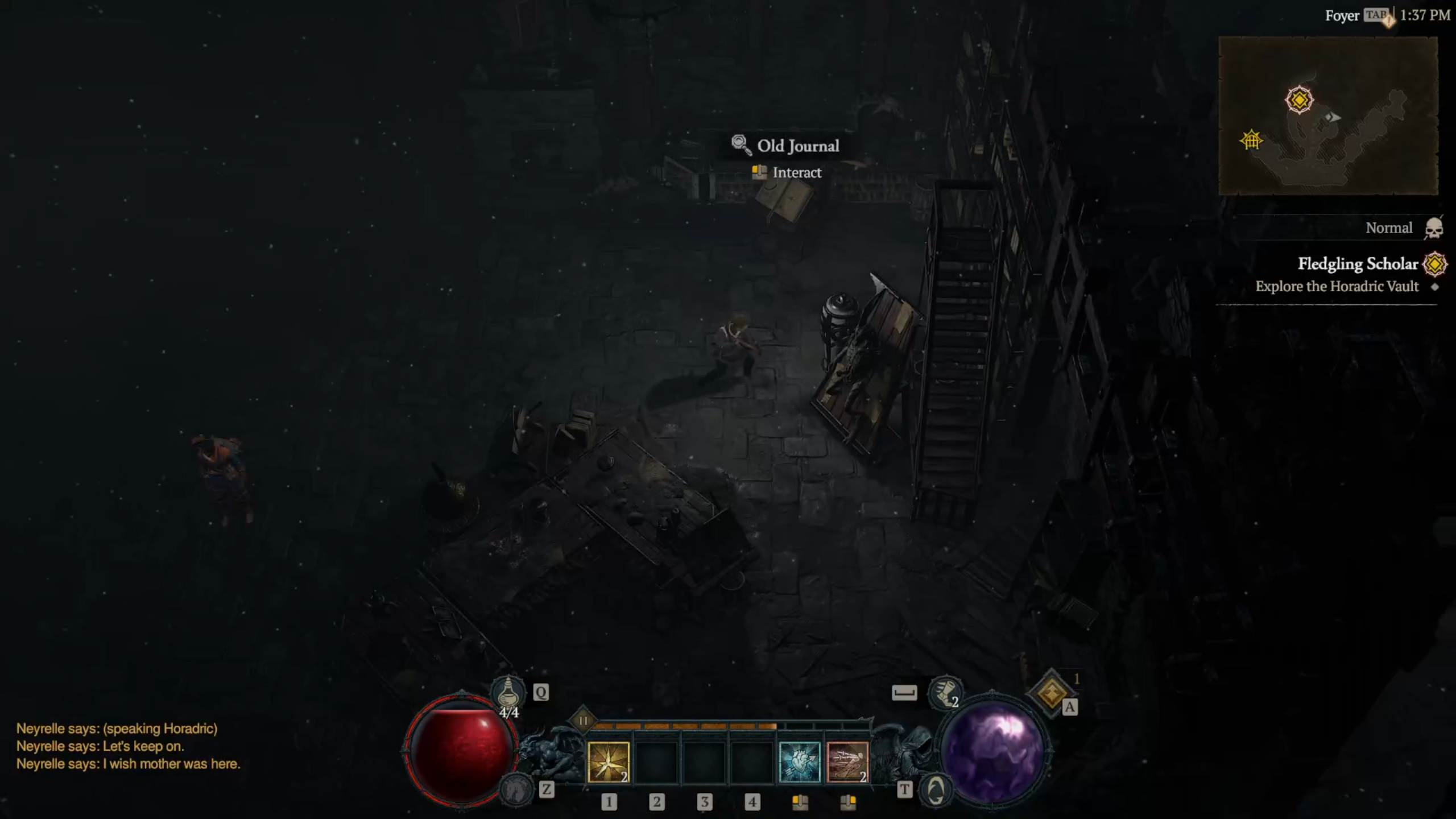Use the flying daggers skill
1456x819 pixels.
[x=847, y=762]
